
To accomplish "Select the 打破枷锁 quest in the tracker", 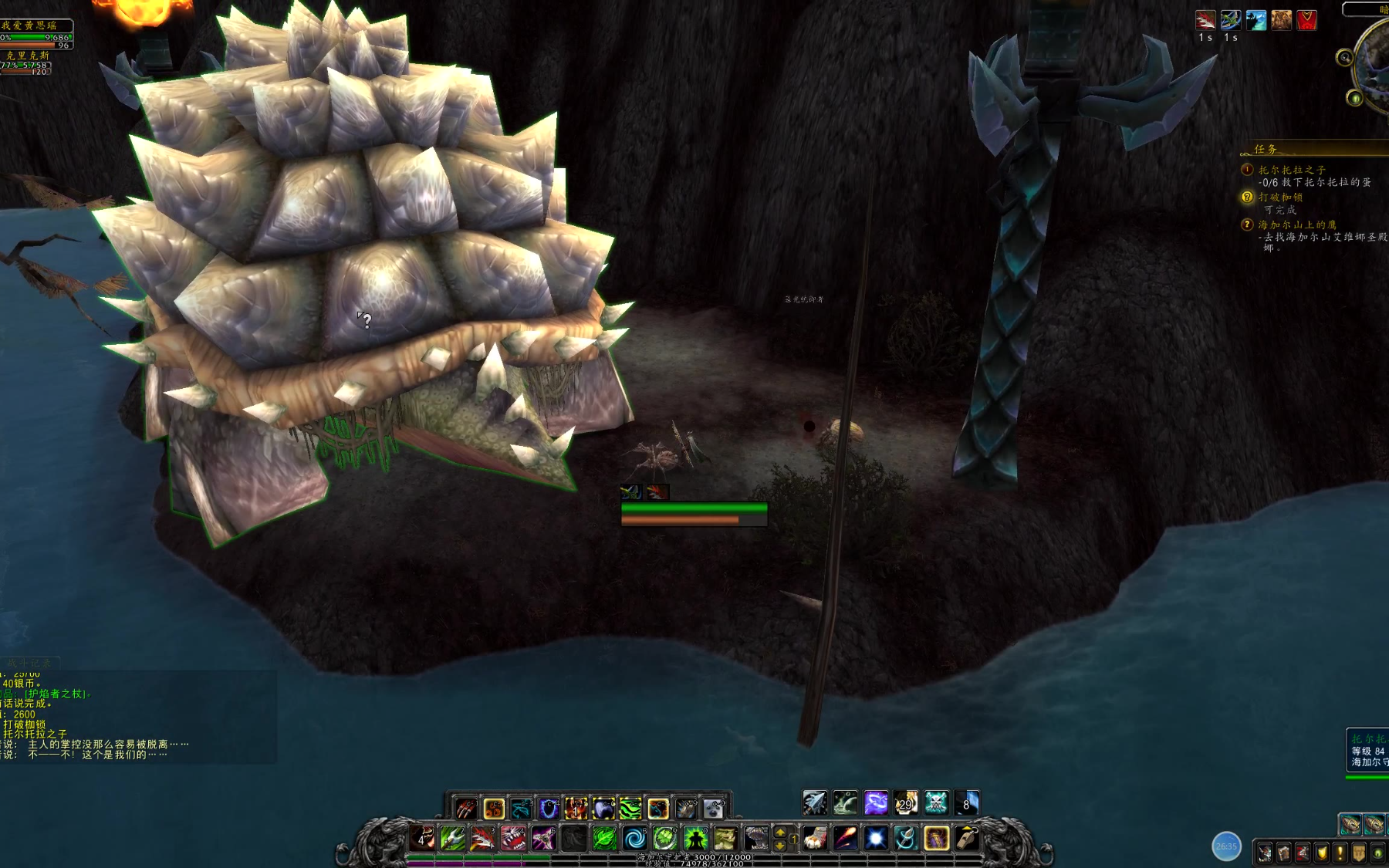I will (1280, 198).
